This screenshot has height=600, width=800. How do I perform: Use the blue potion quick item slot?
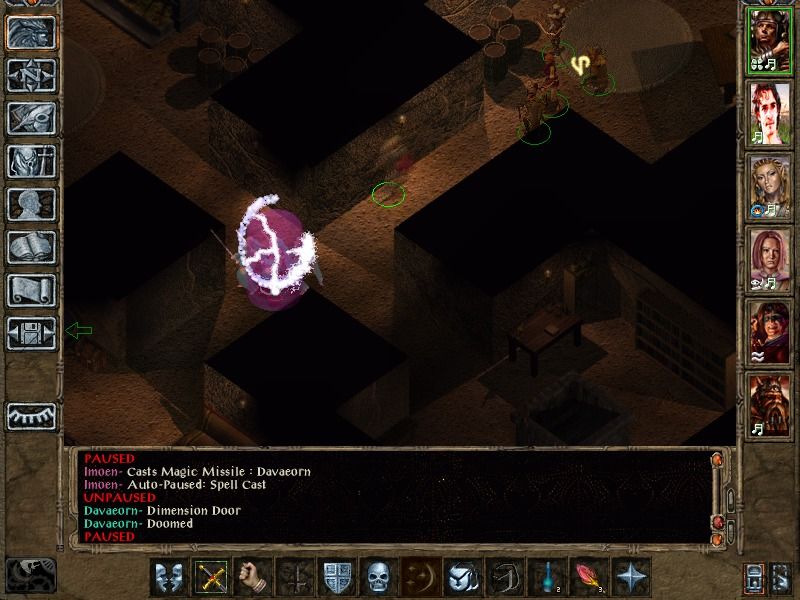coord(546,578)
